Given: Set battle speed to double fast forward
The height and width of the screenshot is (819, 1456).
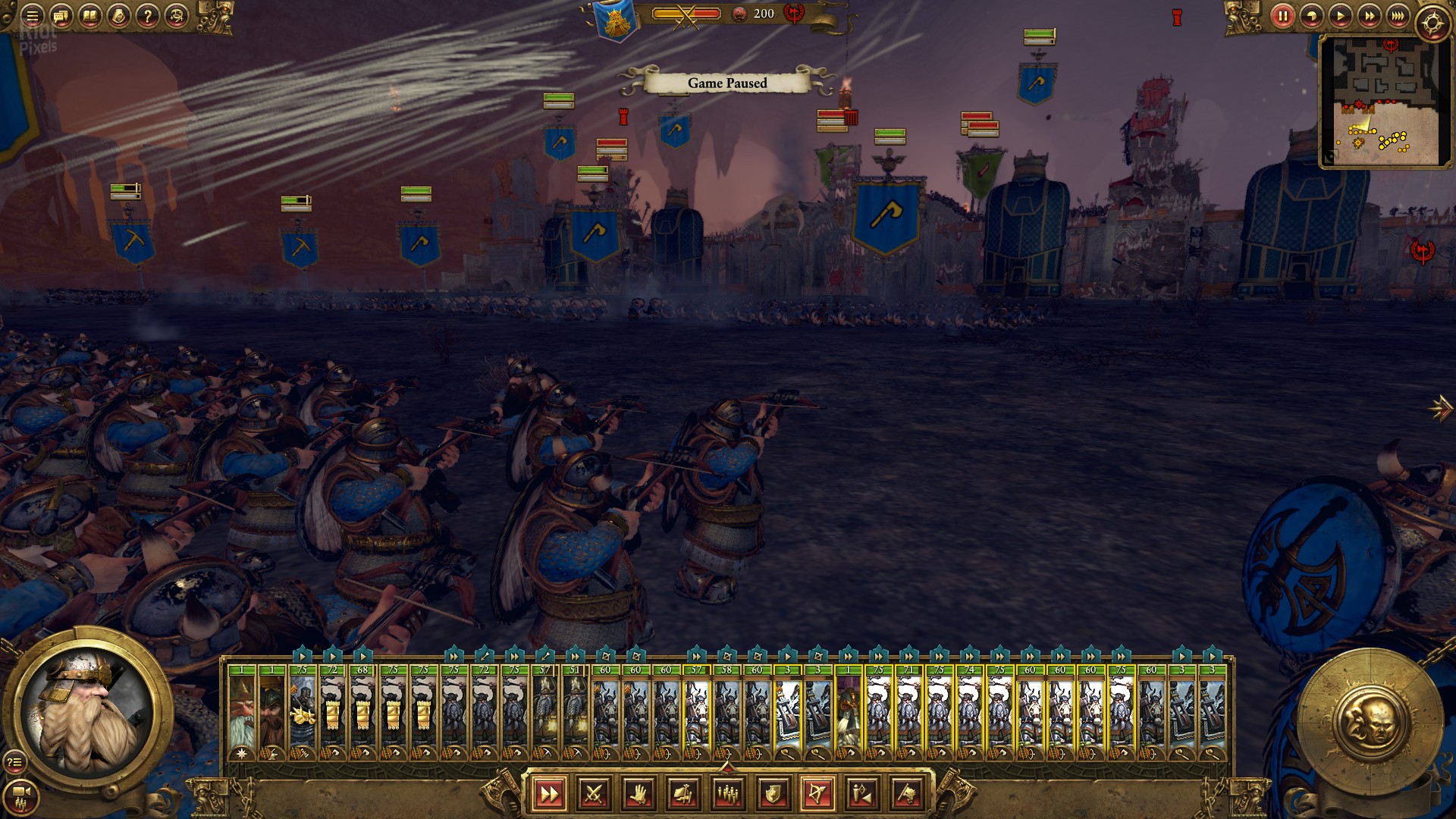Looking at the screenshot, I should (1370, 16).
